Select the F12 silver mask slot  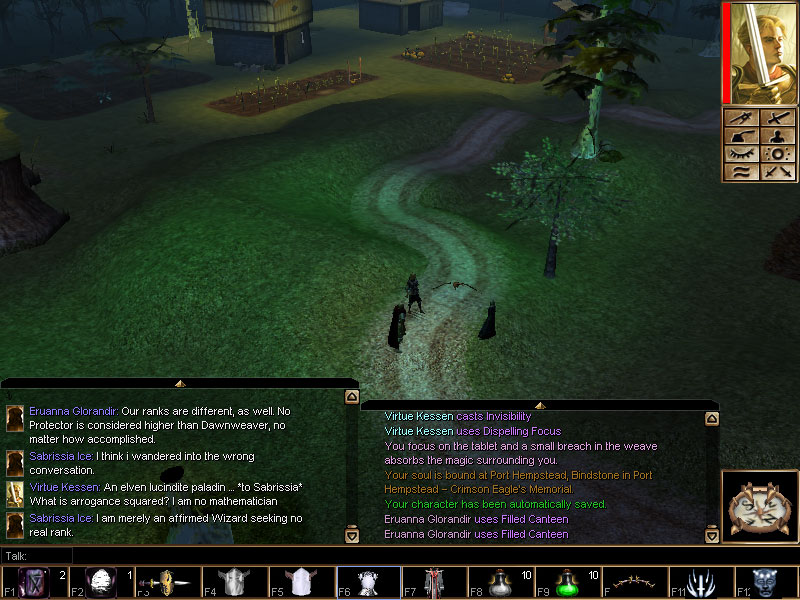767,582
